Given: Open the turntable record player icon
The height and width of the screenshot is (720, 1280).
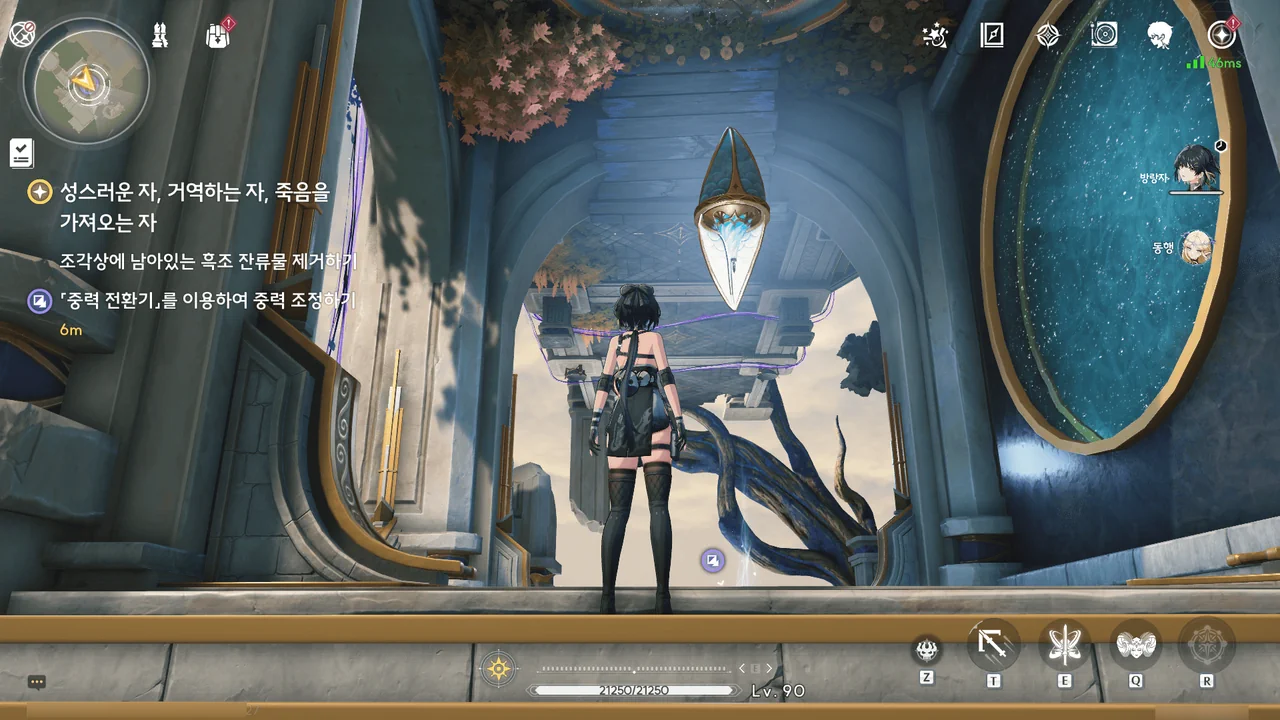Looking at the screenshot, I should click(x=1104, y=36).
